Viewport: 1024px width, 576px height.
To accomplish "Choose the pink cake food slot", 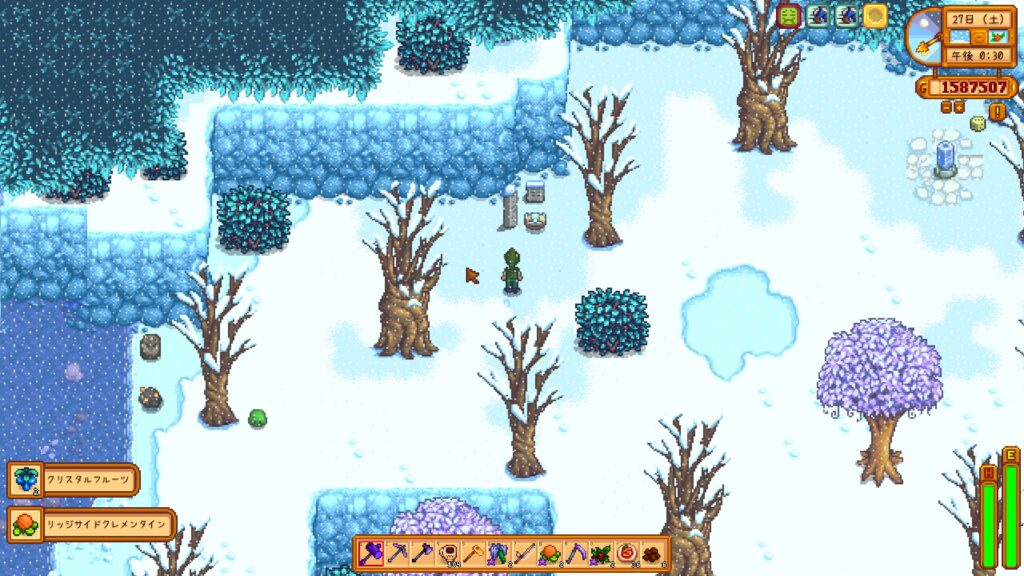I will (627, 552).
